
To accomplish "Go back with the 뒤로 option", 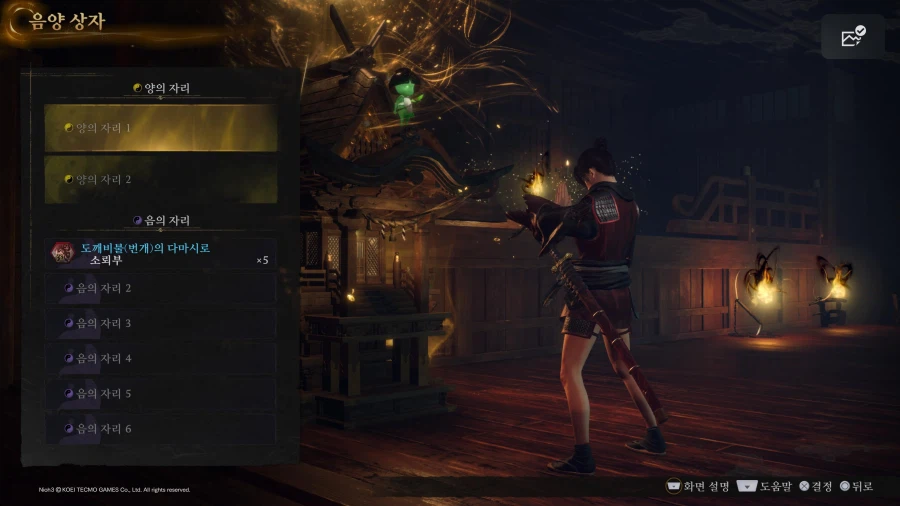I will pos(856,486).
